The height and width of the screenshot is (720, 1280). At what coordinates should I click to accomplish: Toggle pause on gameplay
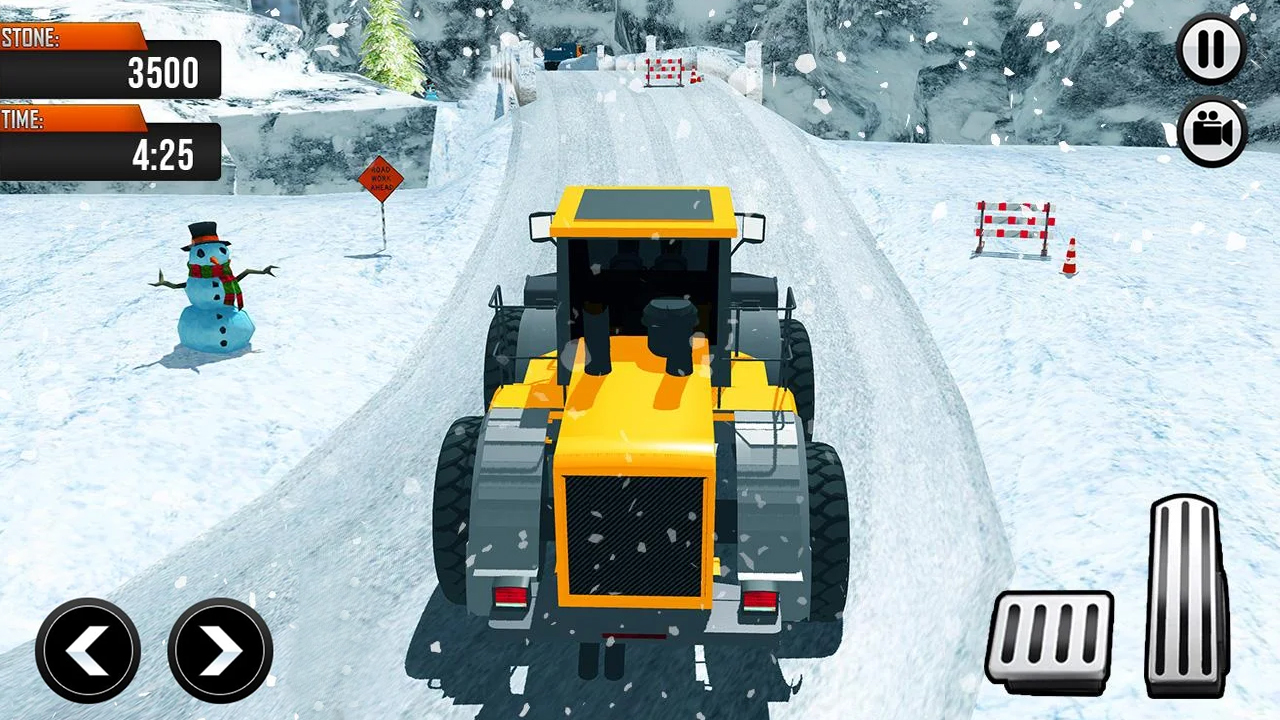click(x=1211, y=49)
